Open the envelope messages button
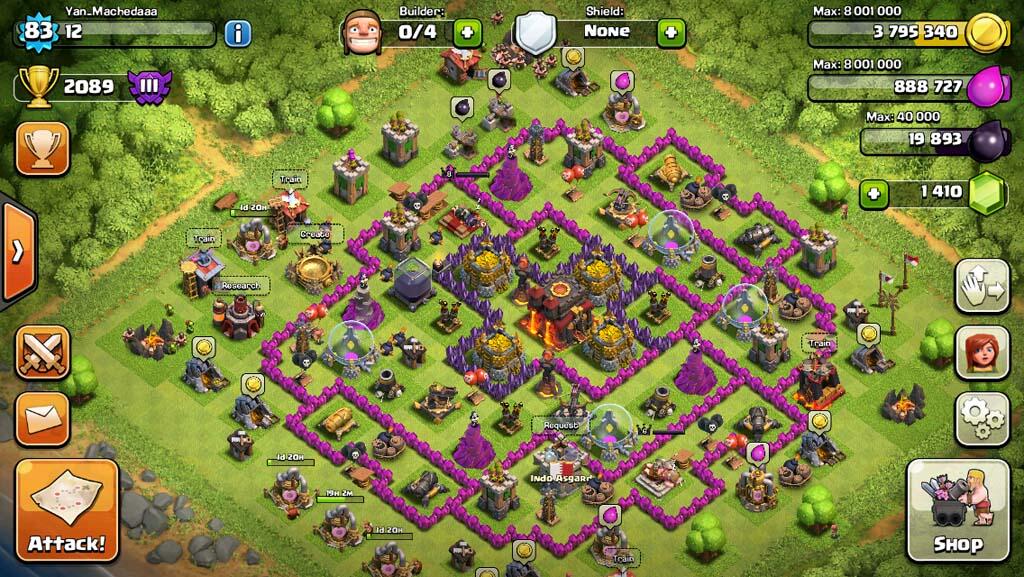The height and width of the screenshot is (577, 1024). click(x=42, y=418)
